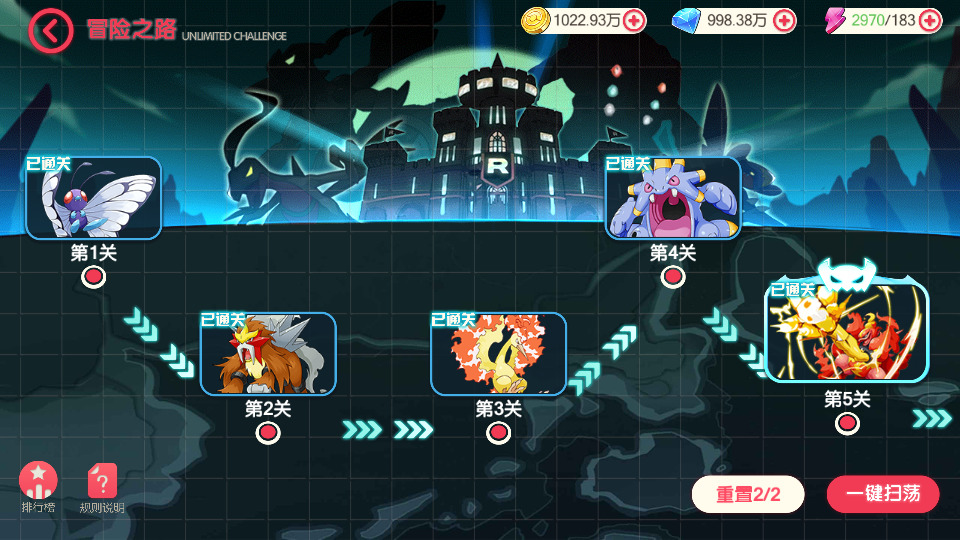Go back using the red arrow button
960x540 pixels.
point(51,30)
